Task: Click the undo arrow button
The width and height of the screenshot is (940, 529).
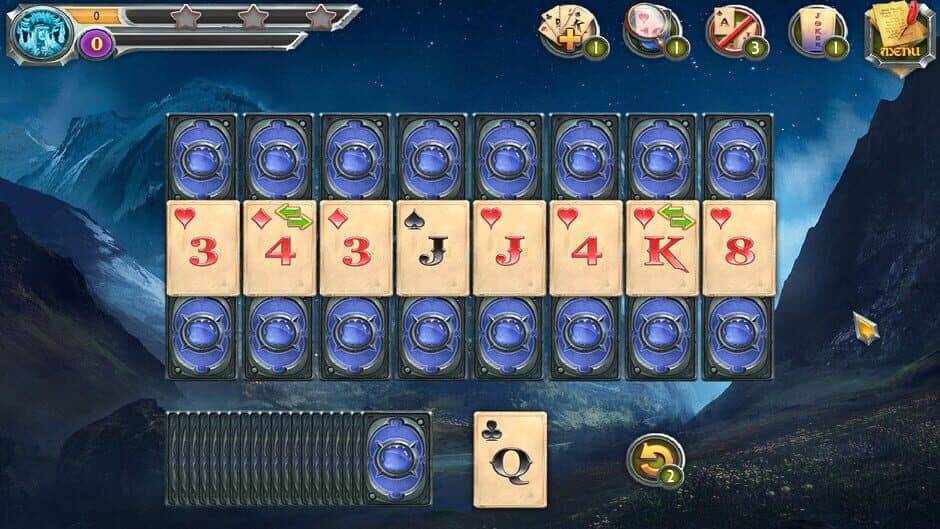Action: (x=655, y=460)
